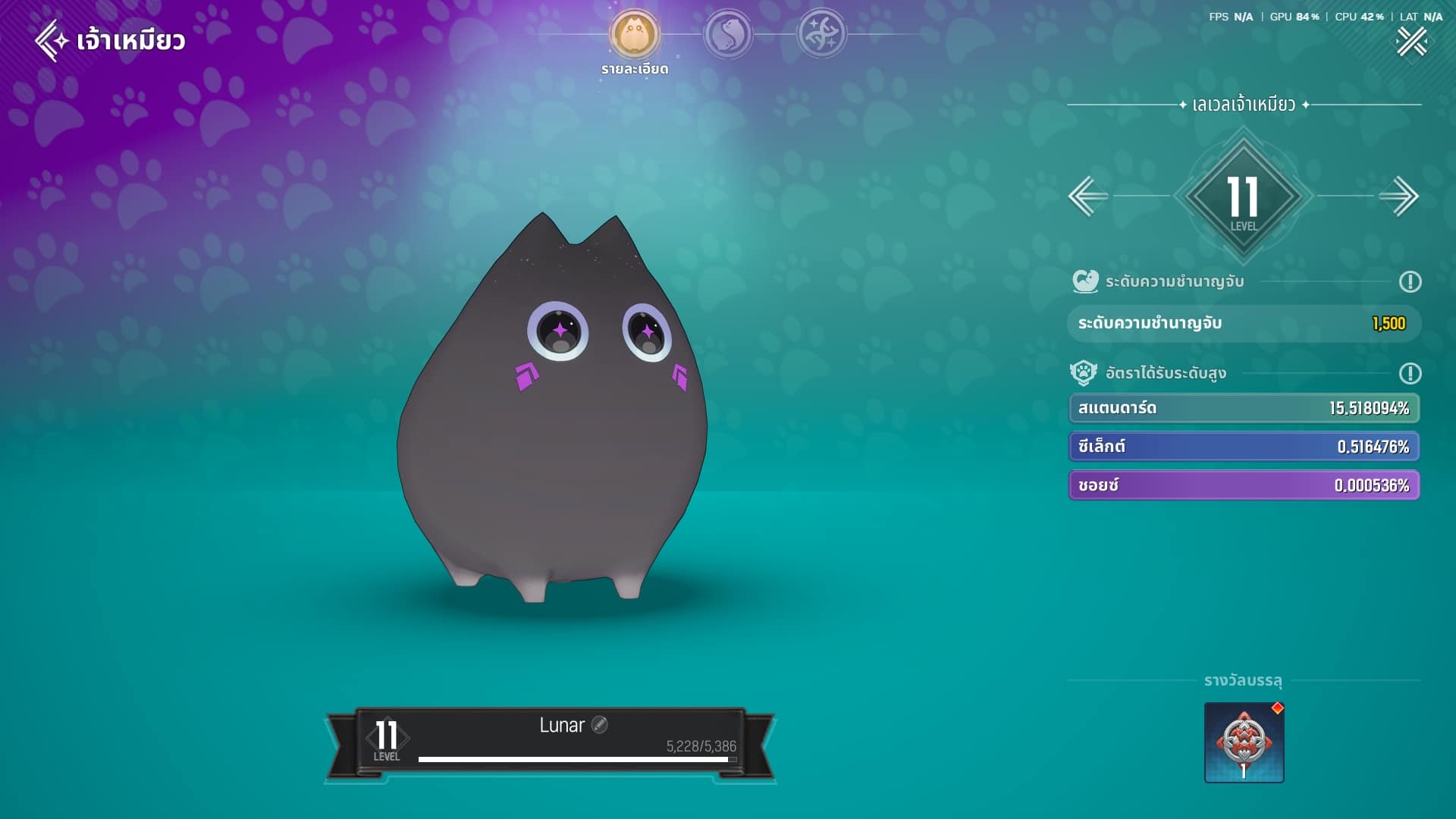
Task: Close the screen with crossed-swords X
Action: click(x=1411, y=42)
